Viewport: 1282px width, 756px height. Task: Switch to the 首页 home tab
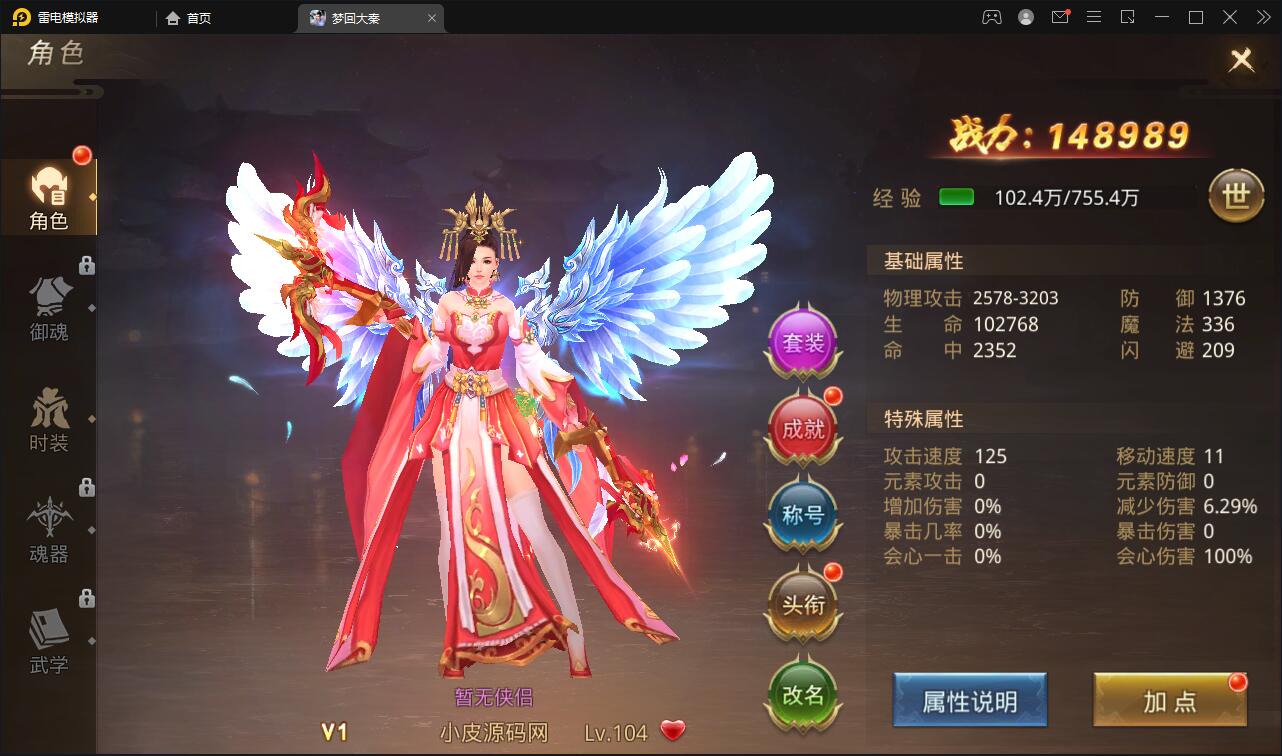[190, 17]
